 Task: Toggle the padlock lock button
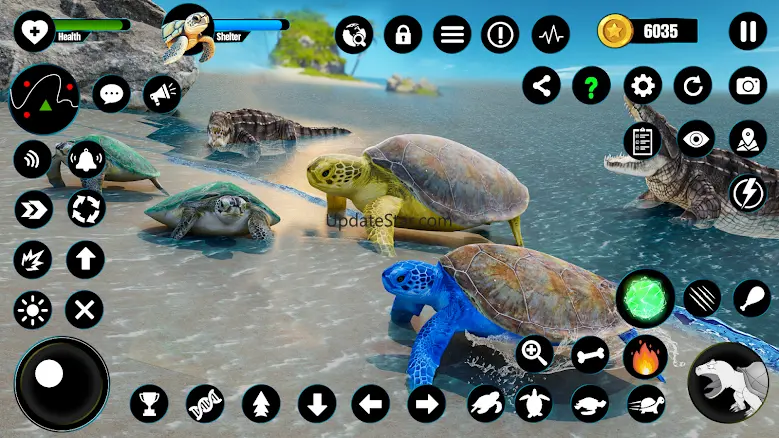coord(403,36)
